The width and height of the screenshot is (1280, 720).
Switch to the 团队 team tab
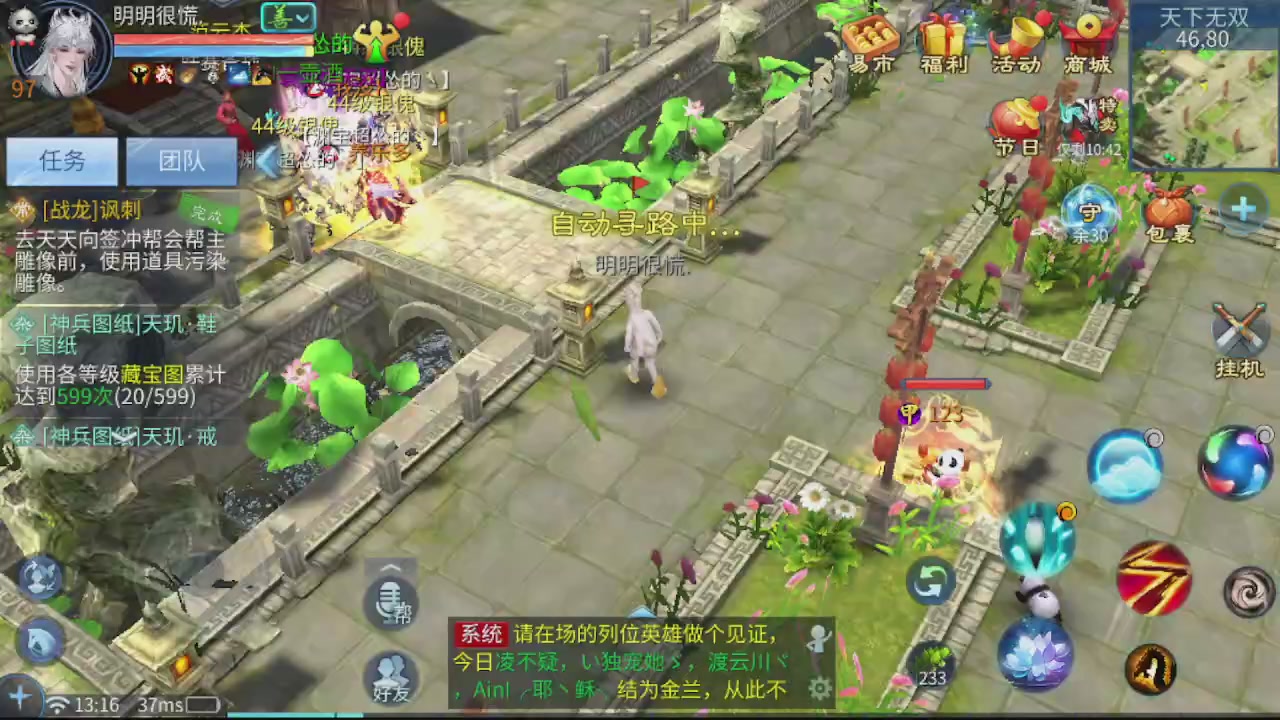tap(181, 161)
